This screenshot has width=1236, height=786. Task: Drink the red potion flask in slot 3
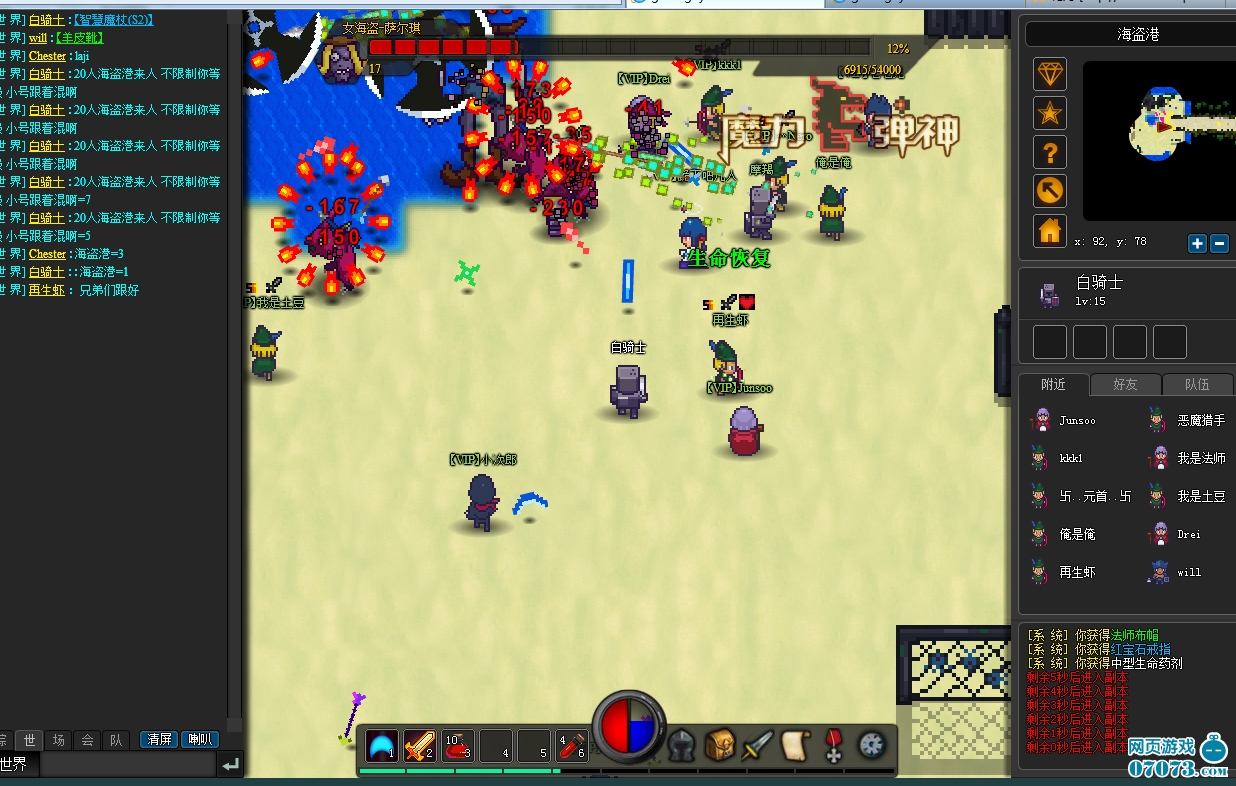457,746
